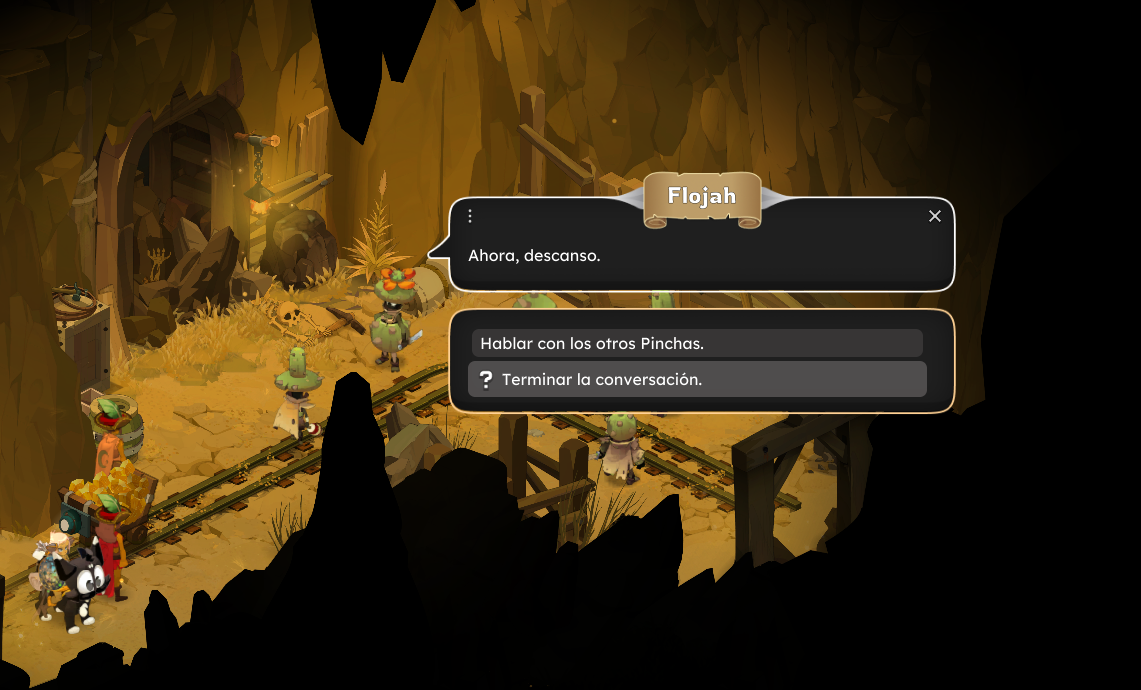Open the dialogue's three-dot options menu
Screen dimensions: 1141x690
[x=470, y=216]
